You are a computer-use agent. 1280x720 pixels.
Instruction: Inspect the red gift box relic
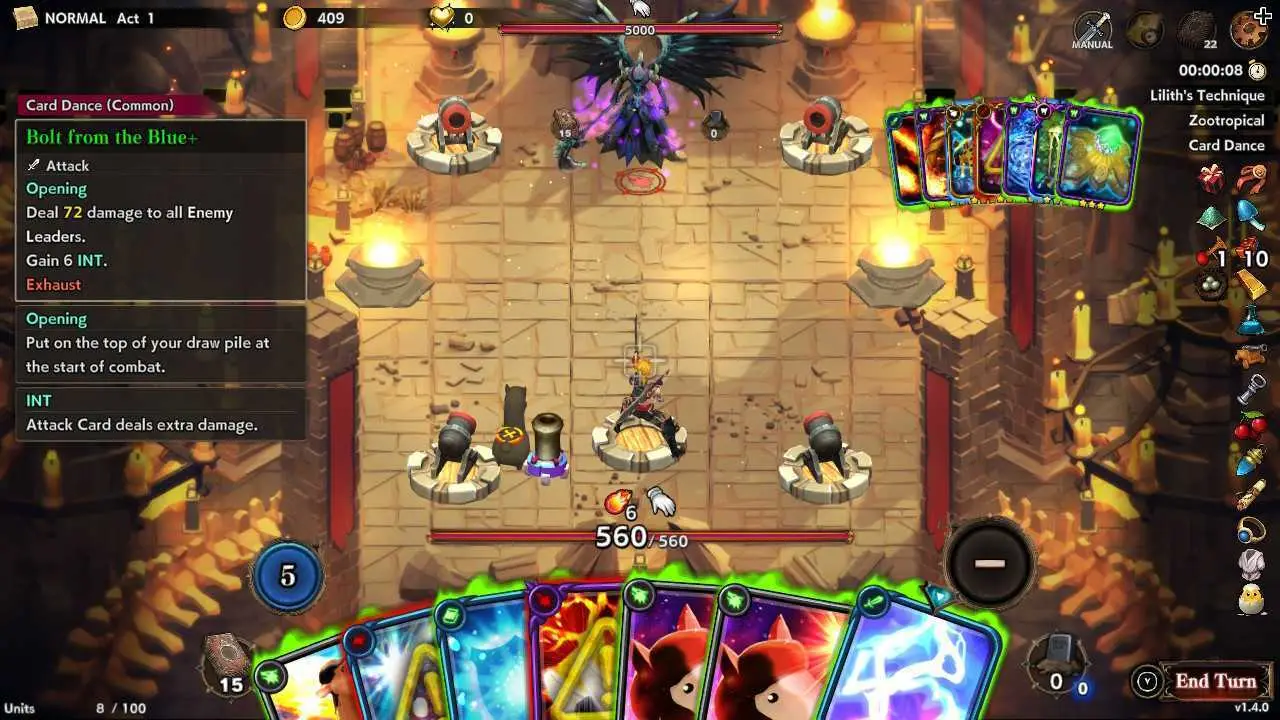[1212, 180]
